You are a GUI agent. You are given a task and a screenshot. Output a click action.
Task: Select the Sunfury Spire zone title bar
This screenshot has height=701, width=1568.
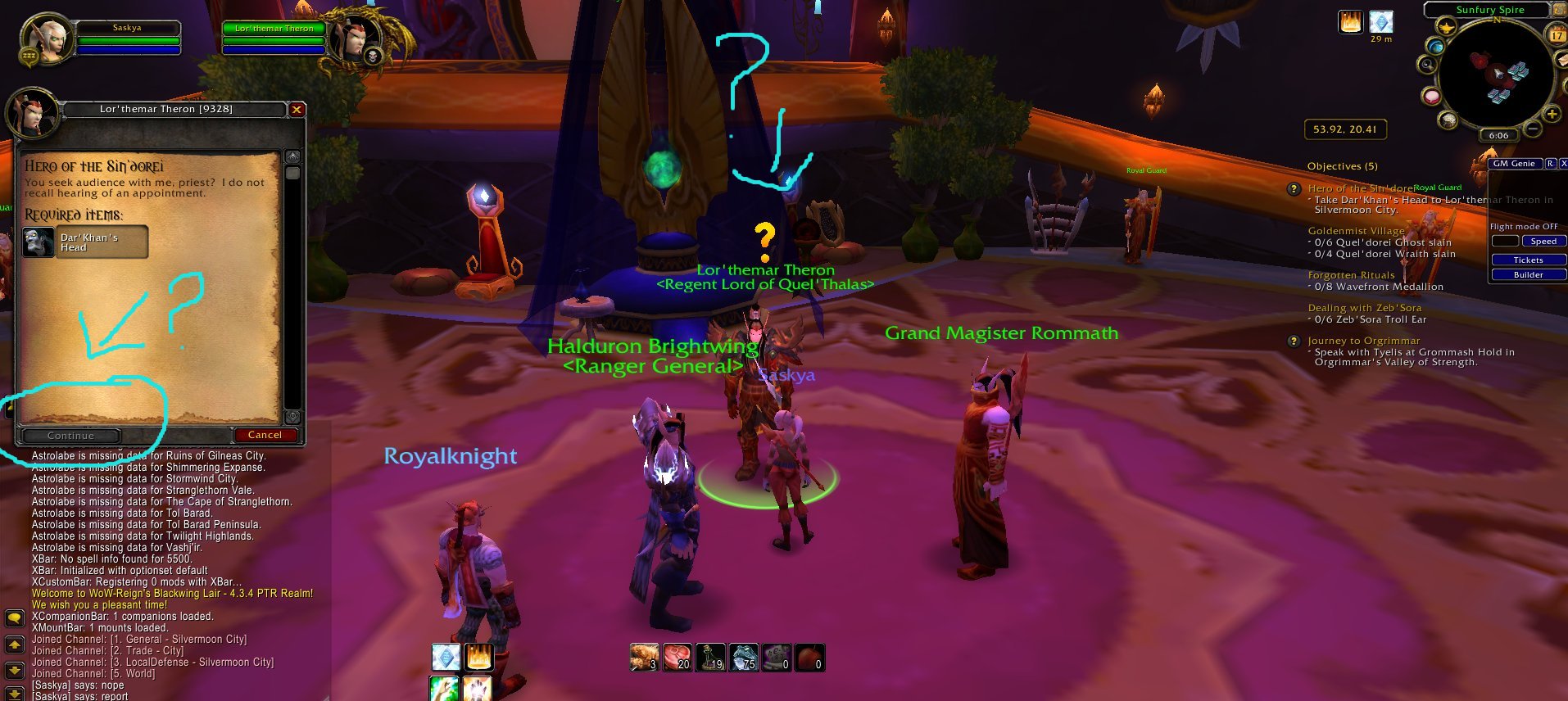click(1489, 10)
